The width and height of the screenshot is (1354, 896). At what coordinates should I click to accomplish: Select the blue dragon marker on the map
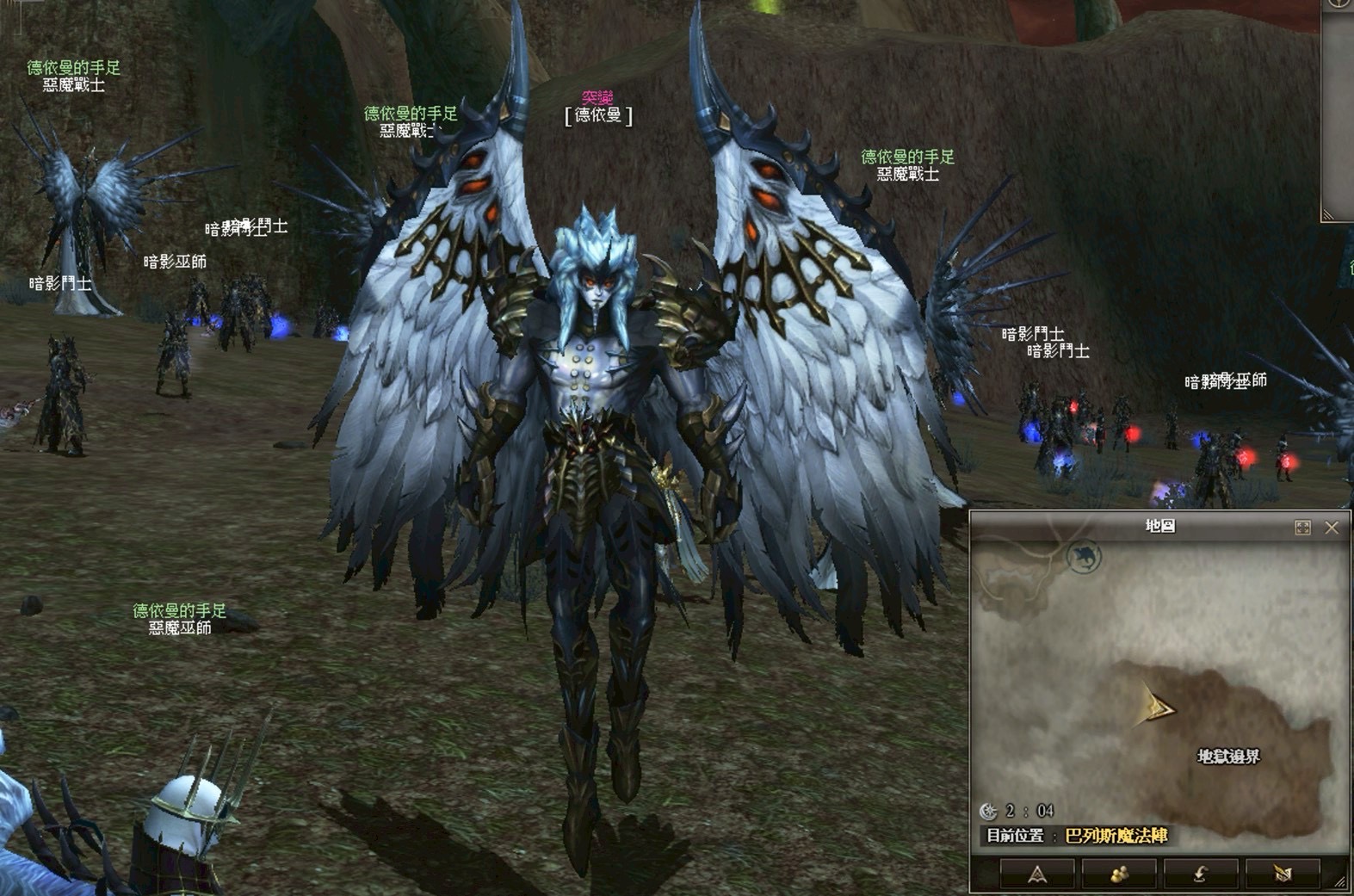pyautogui.click(x=1085, y=557)
